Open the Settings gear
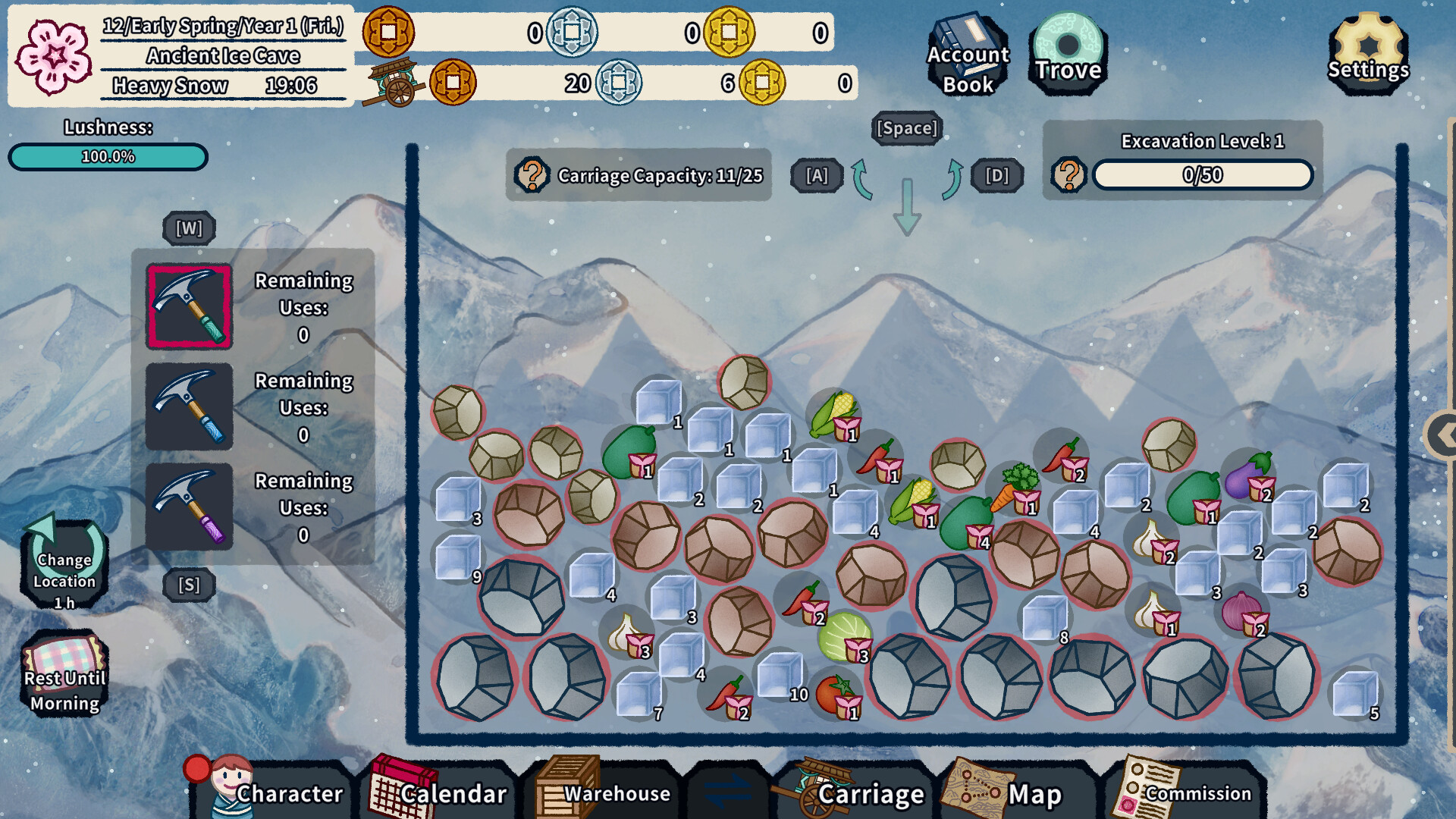Viewport: 1456px width, 819px height. [1367, 49]
